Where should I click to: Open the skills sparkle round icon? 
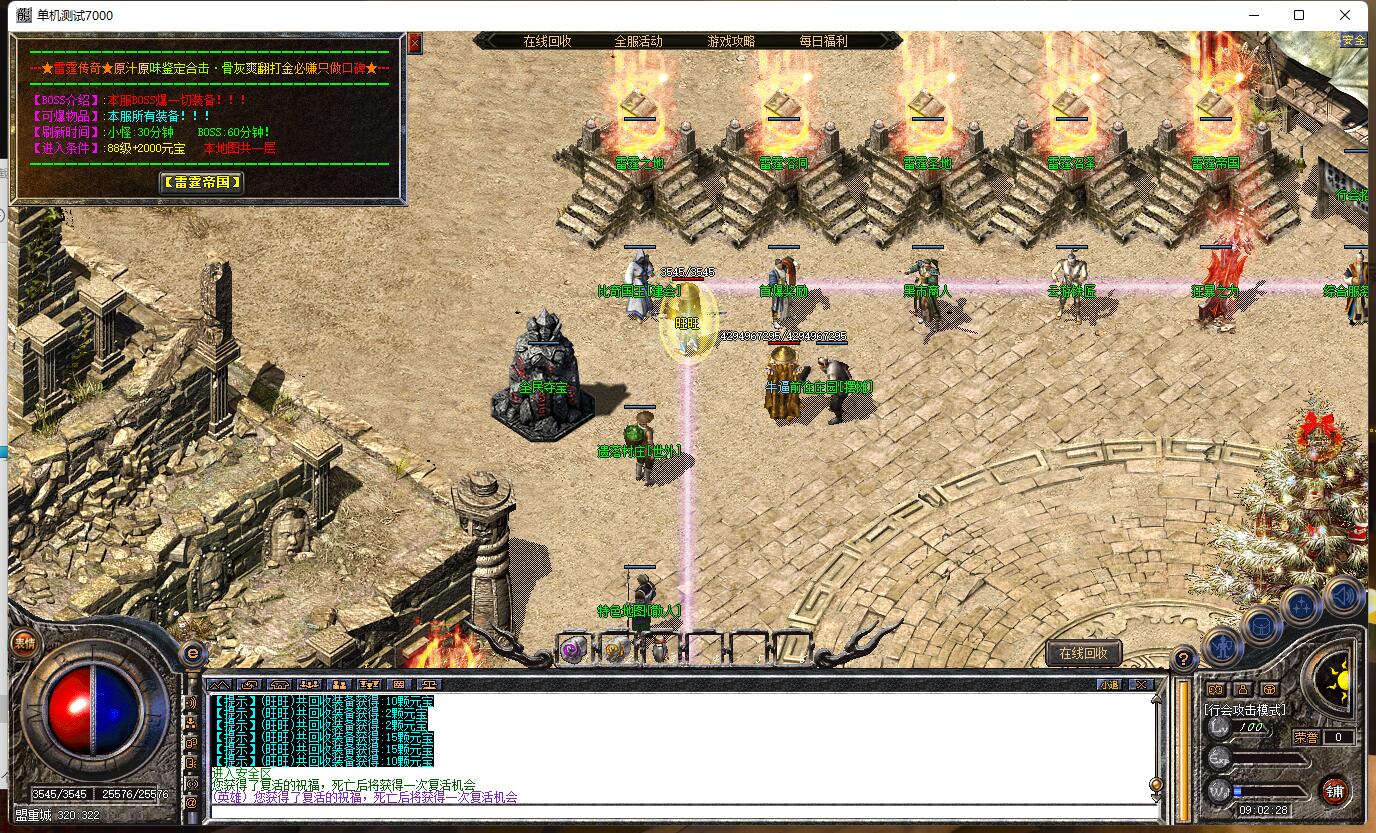point(1302,605)
